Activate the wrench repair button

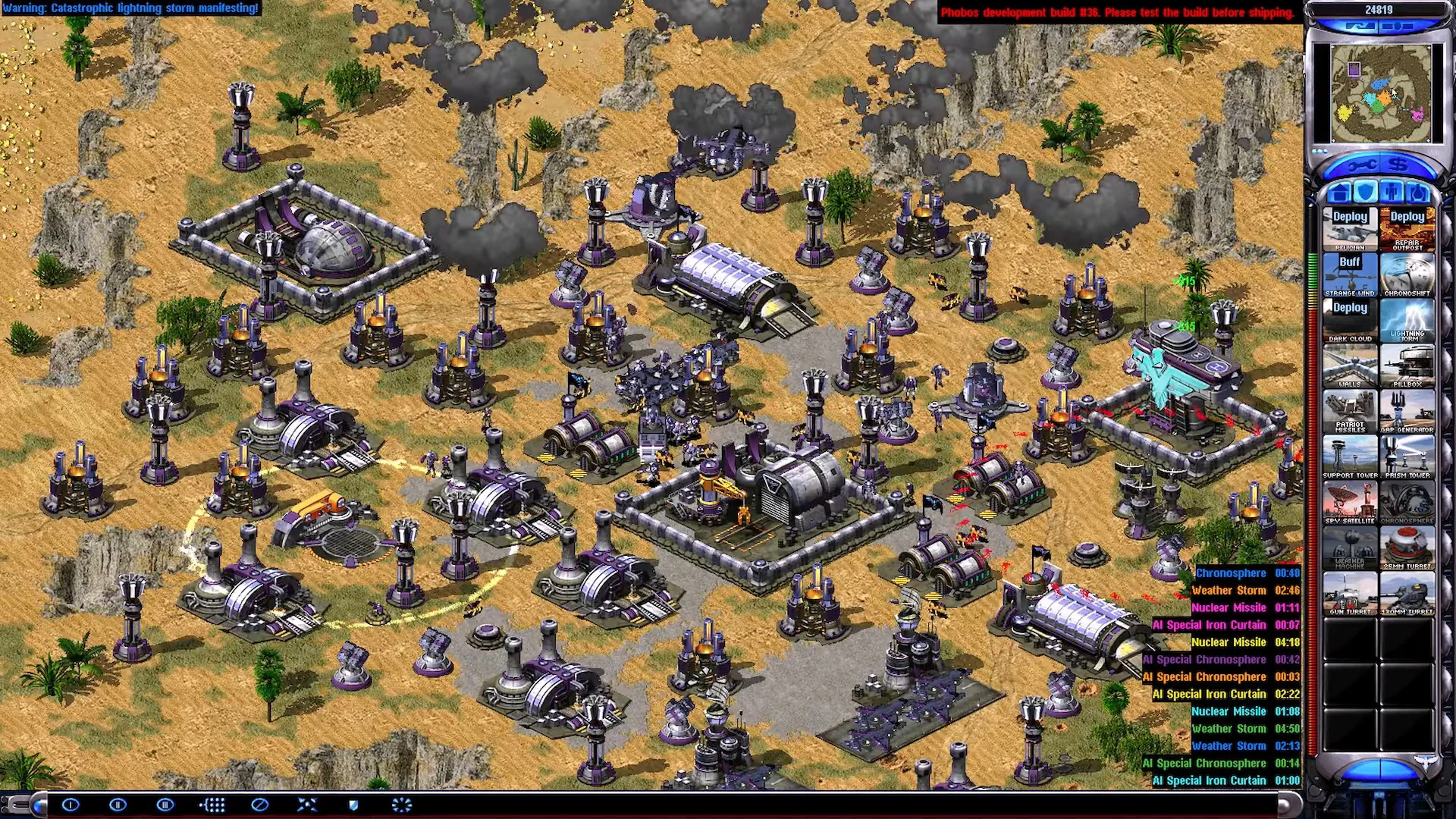coord(1361,165)
